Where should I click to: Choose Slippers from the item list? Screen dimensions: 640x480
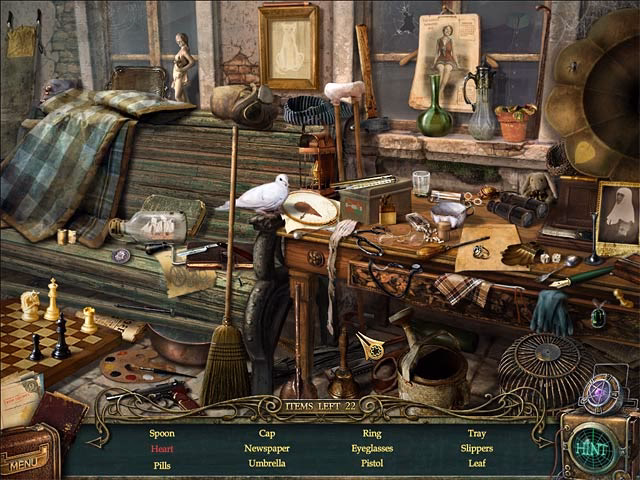click(x=477, y=449)
